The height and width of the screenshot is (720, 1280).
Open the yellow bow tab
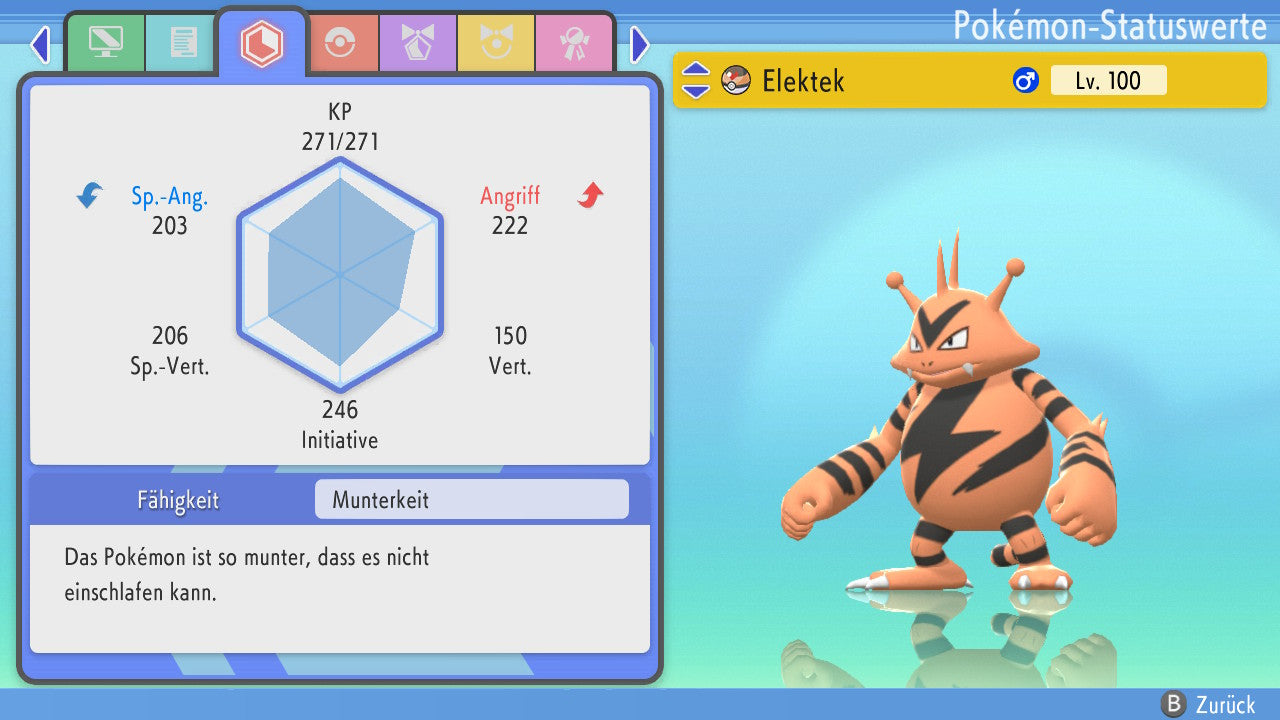(495, 42)
